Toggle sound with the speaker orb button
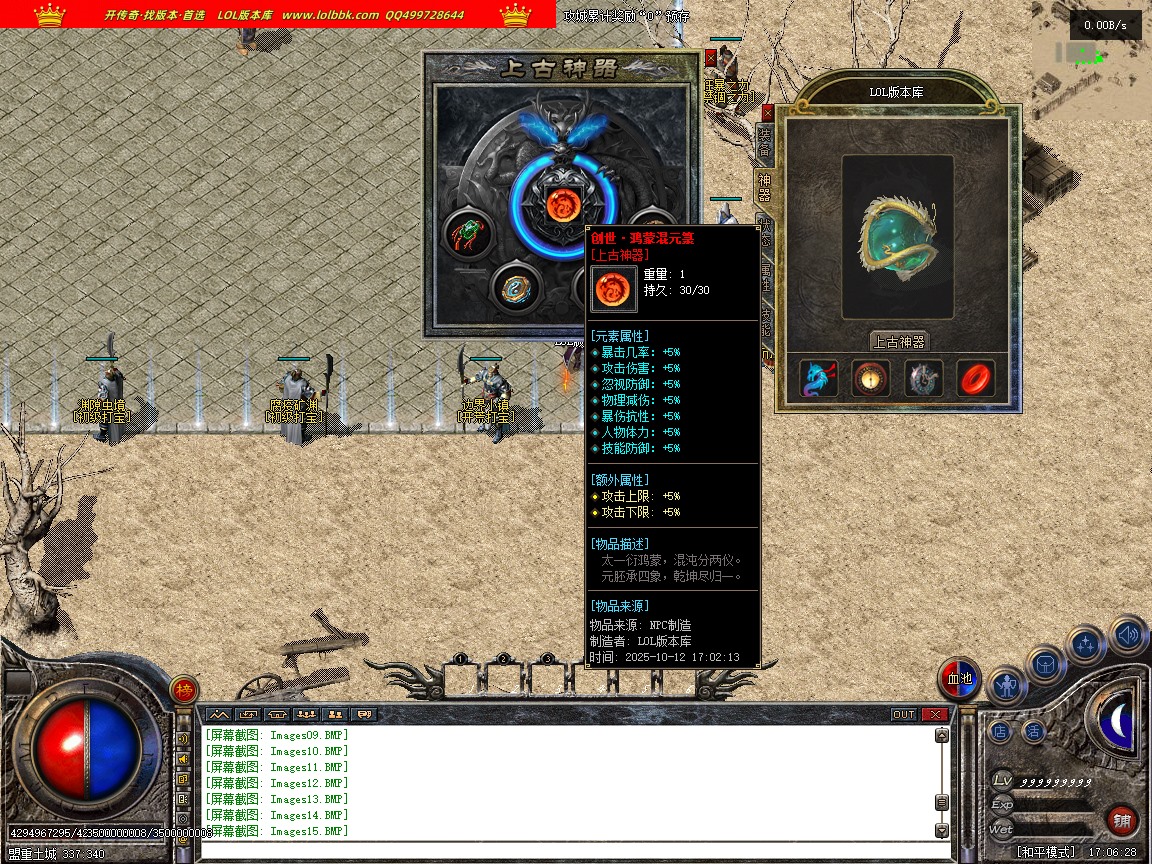The height and width of the screenshot is (864, 1152). click(x=1127, y=634)
